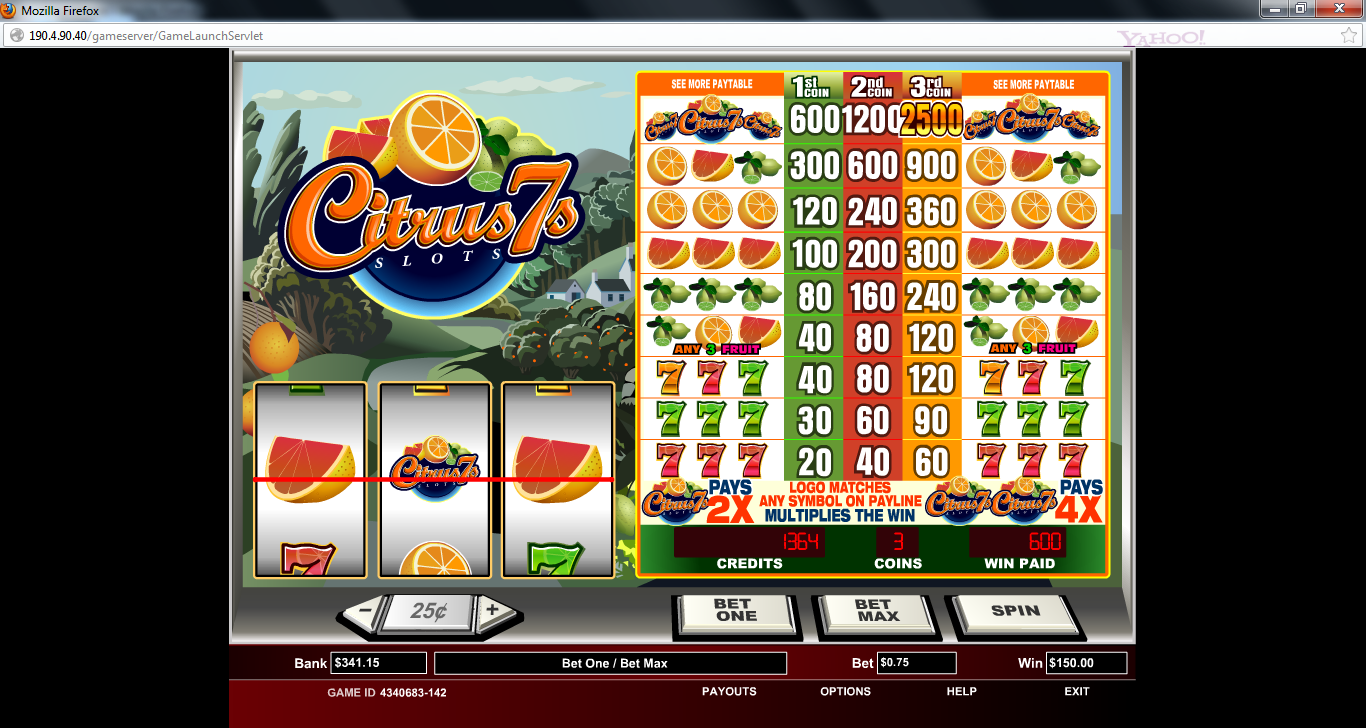Open the Payouts menu

pos(729,691)
